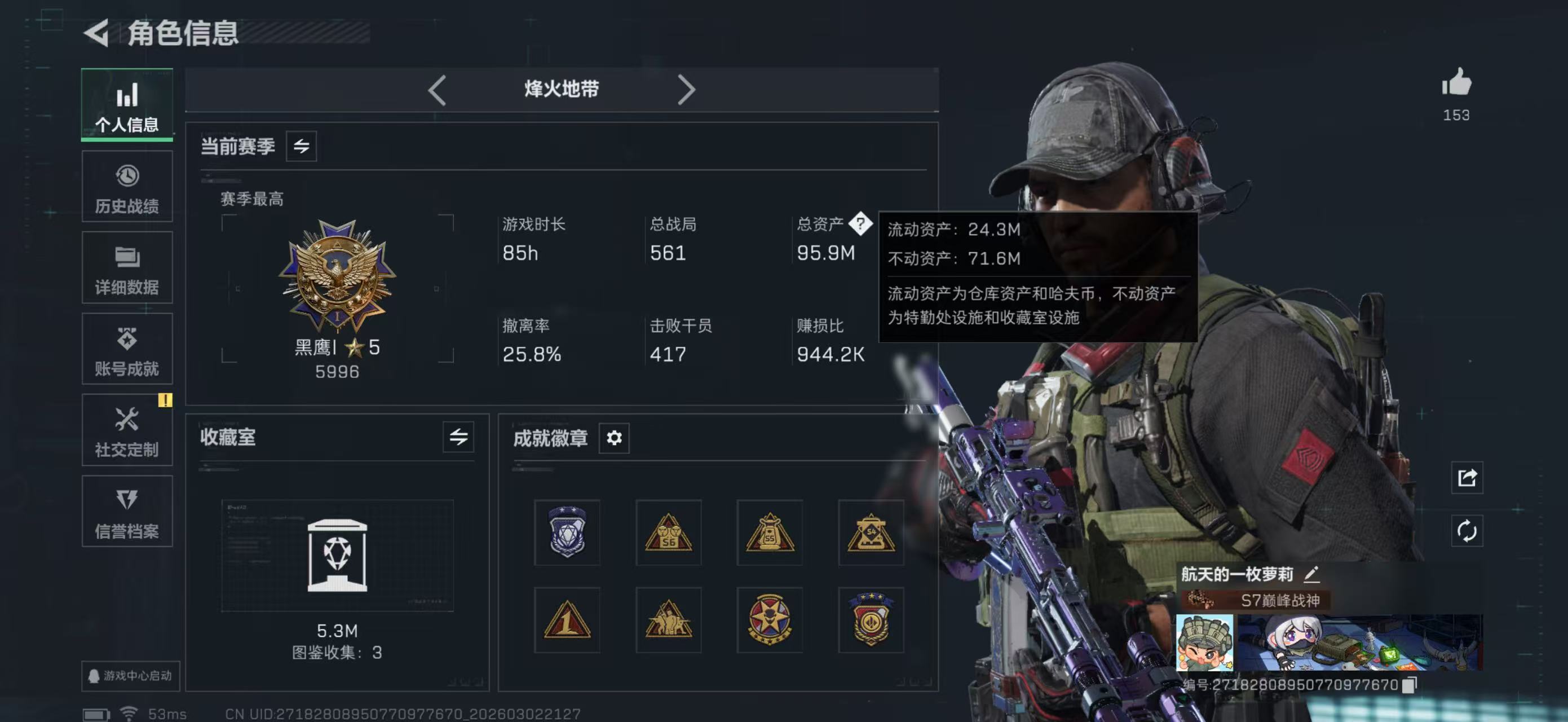Open the 成就徽章 badge settings gear
This screenshot has height=722, width=1568.
(x=614, y=438)
